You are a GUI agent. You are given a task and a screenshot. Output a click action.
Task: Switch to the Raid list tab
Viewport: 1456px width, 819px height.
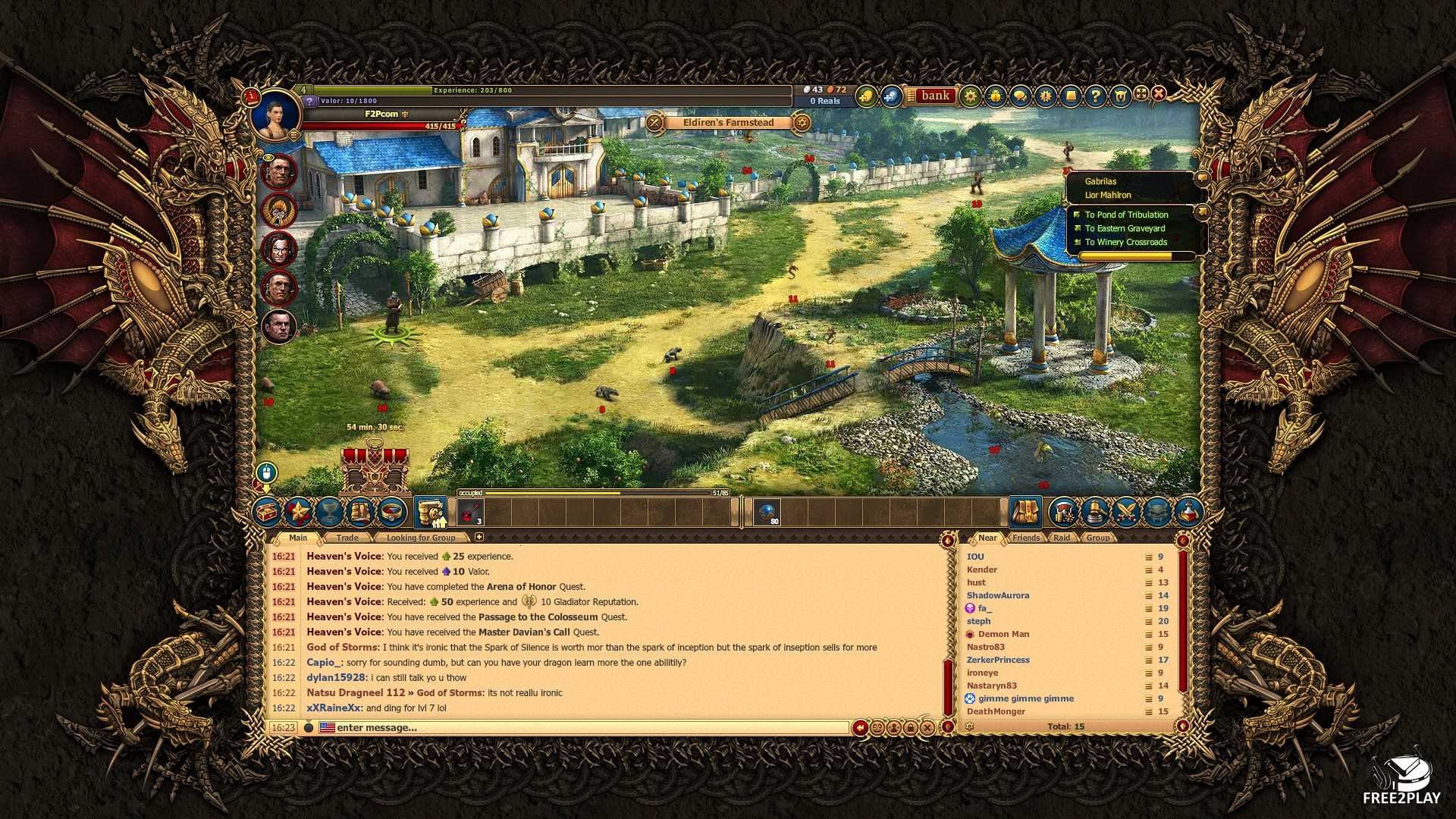click(x=1062, y=538)
